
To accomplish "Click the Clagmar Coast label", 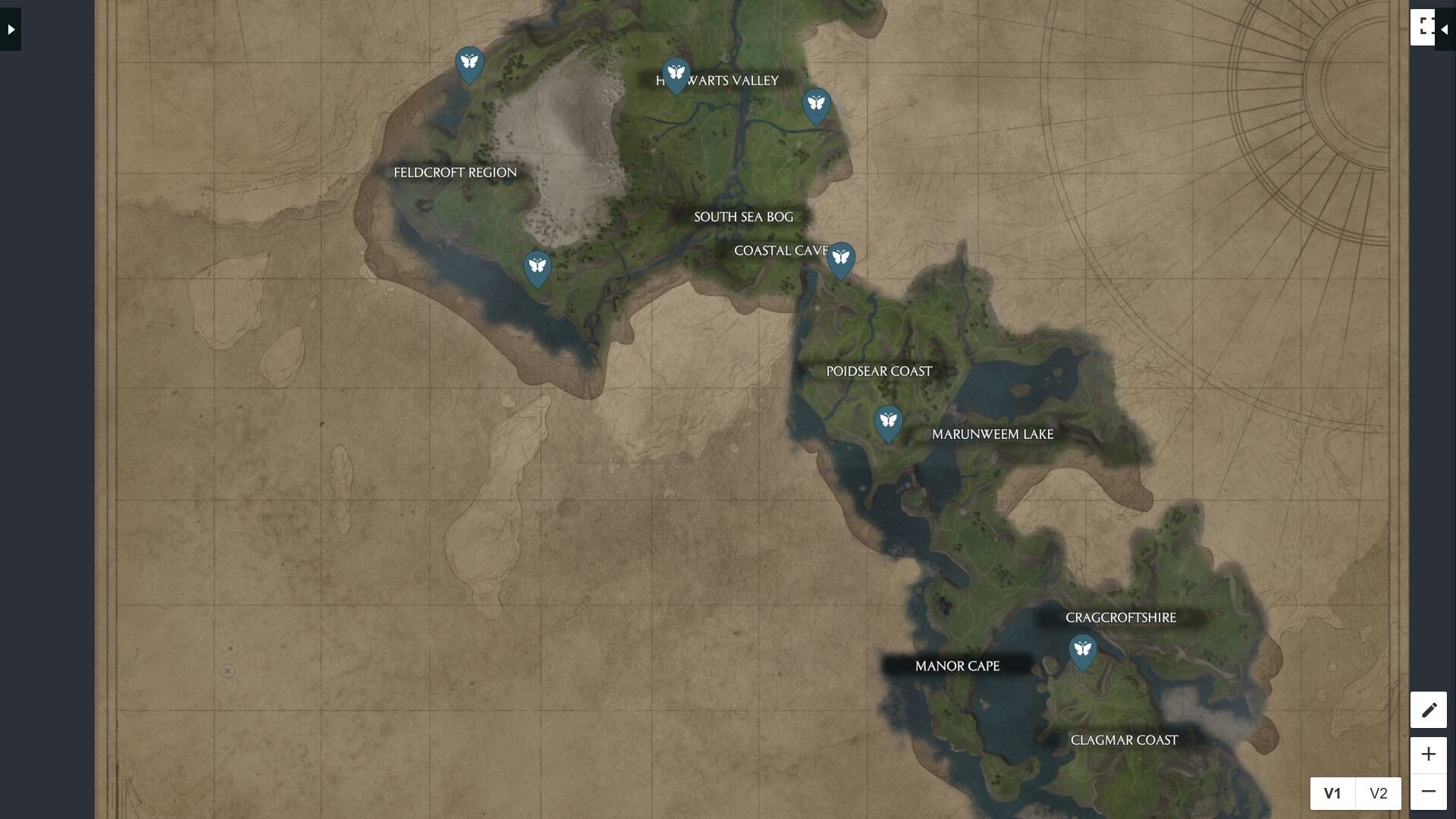I will [1125, 739].
